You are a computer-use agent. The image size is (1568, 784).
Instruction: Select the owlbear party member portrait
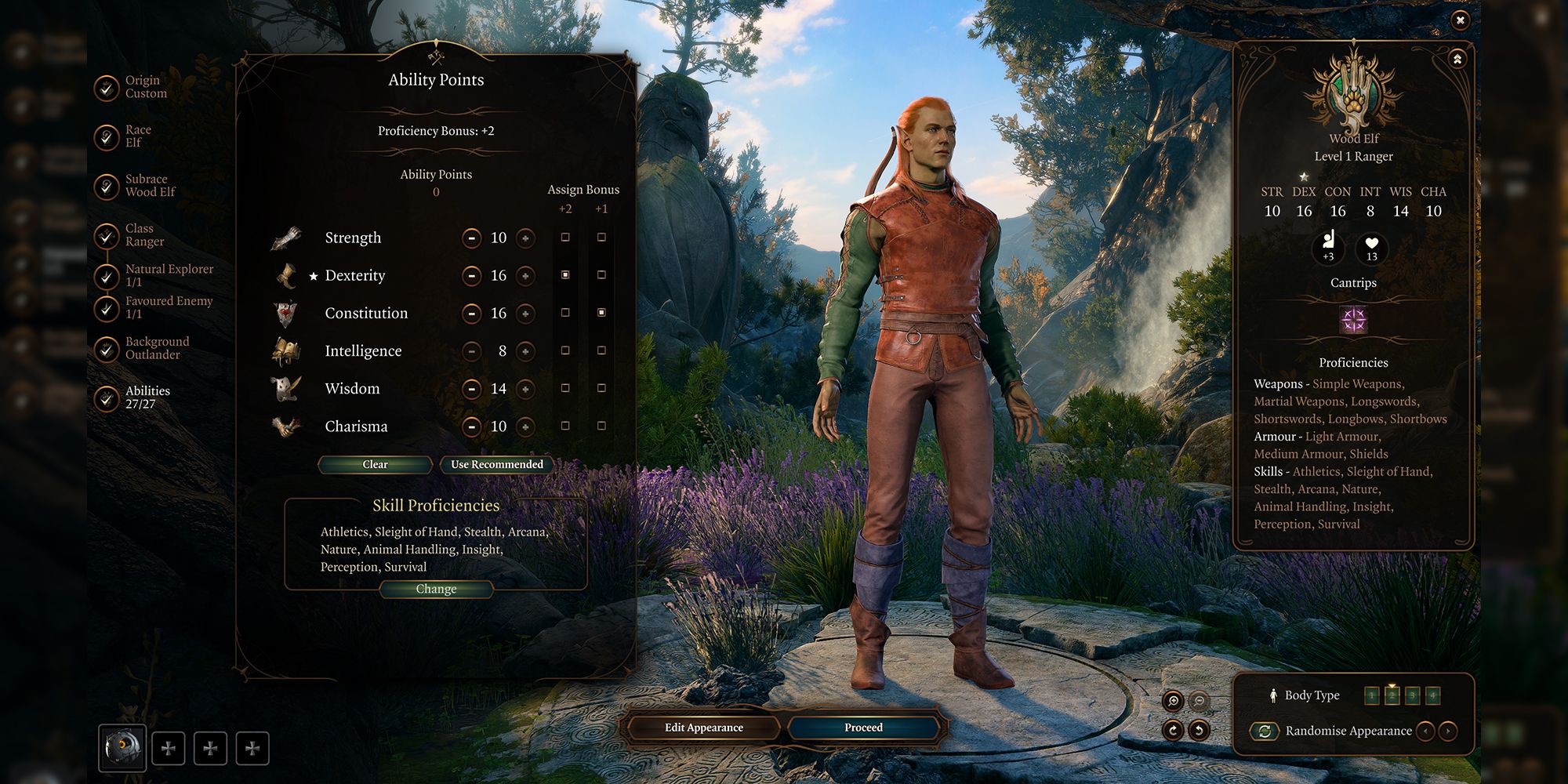[x=122, y=747]
